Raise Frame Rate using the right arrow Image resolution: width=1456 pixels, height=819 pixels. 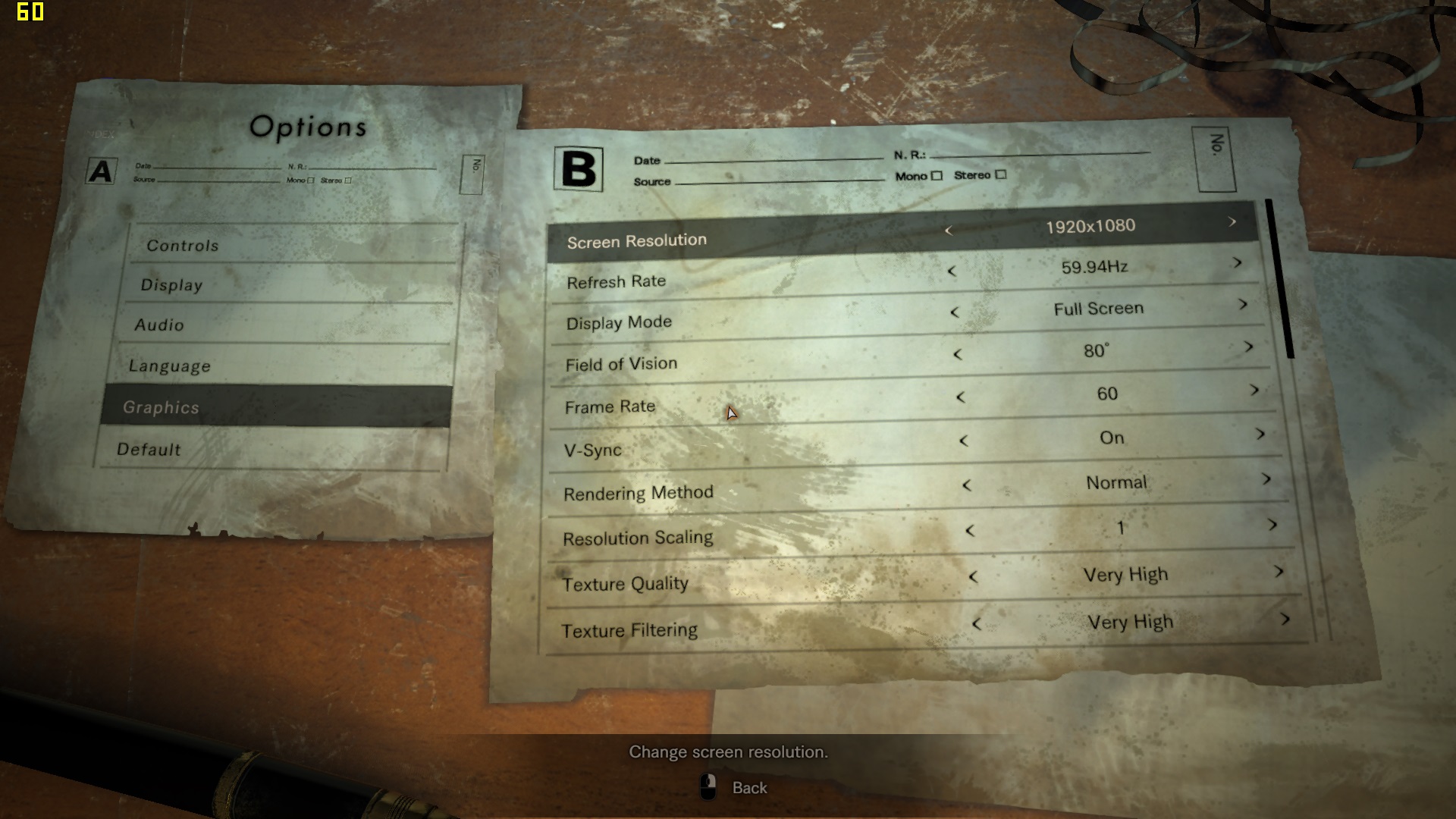[x=1254, y=390]
